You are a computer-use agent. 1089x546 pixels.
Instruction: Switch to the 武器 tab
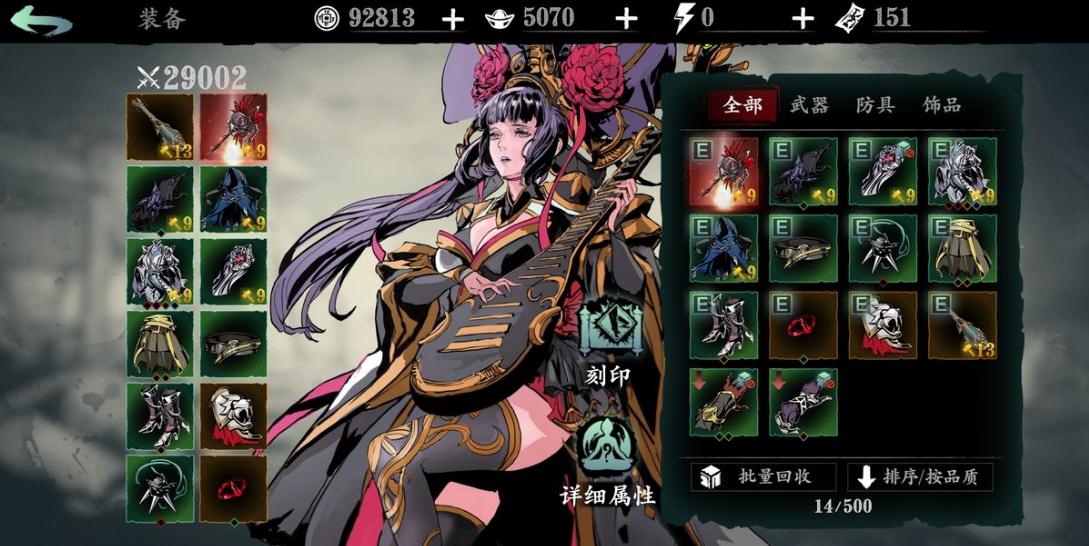click(x=809, y=105)
